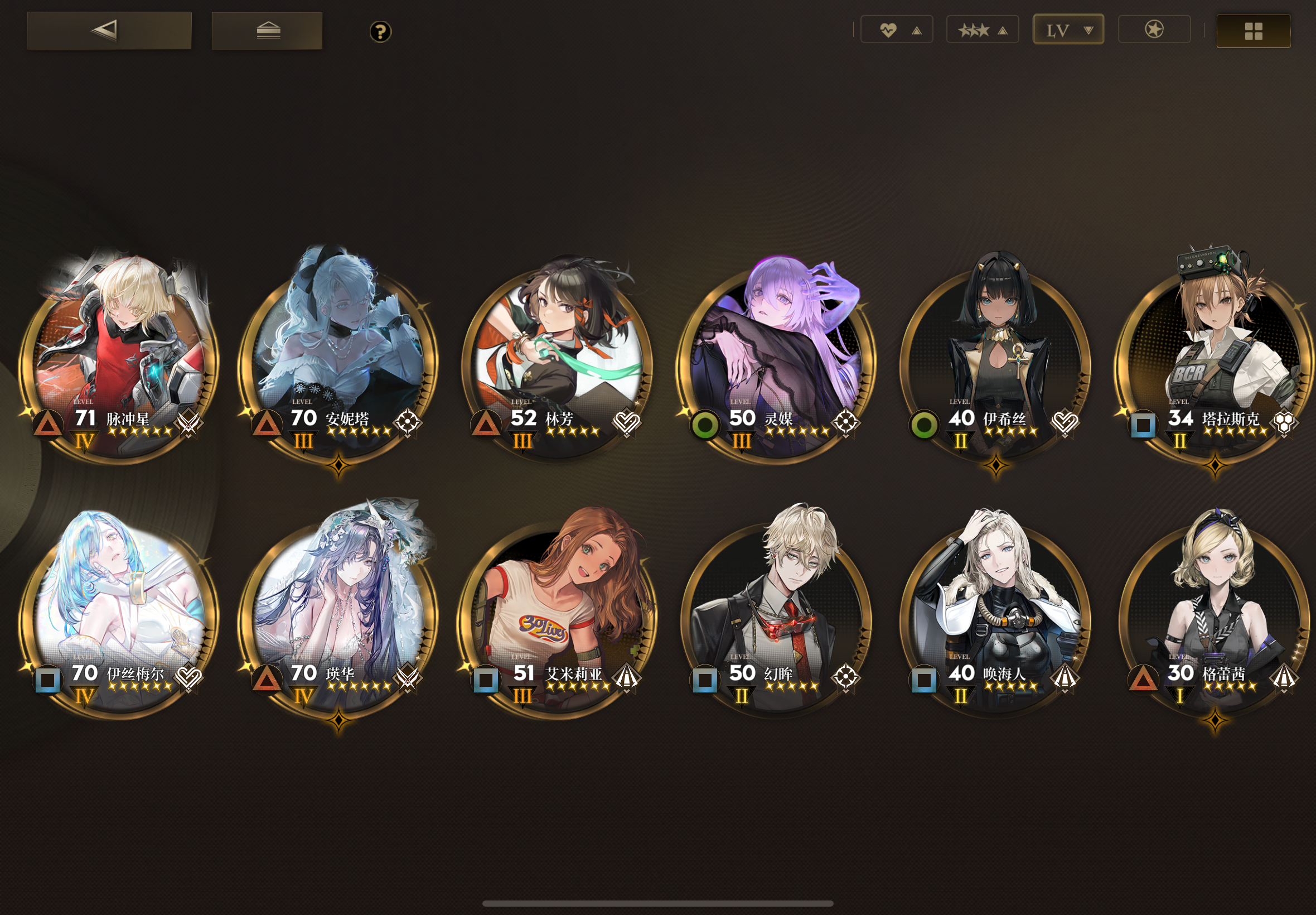Screen dimensions: 1316x915
Task: Select the green circle element icon on 灵媒
Action: [706, 425]
